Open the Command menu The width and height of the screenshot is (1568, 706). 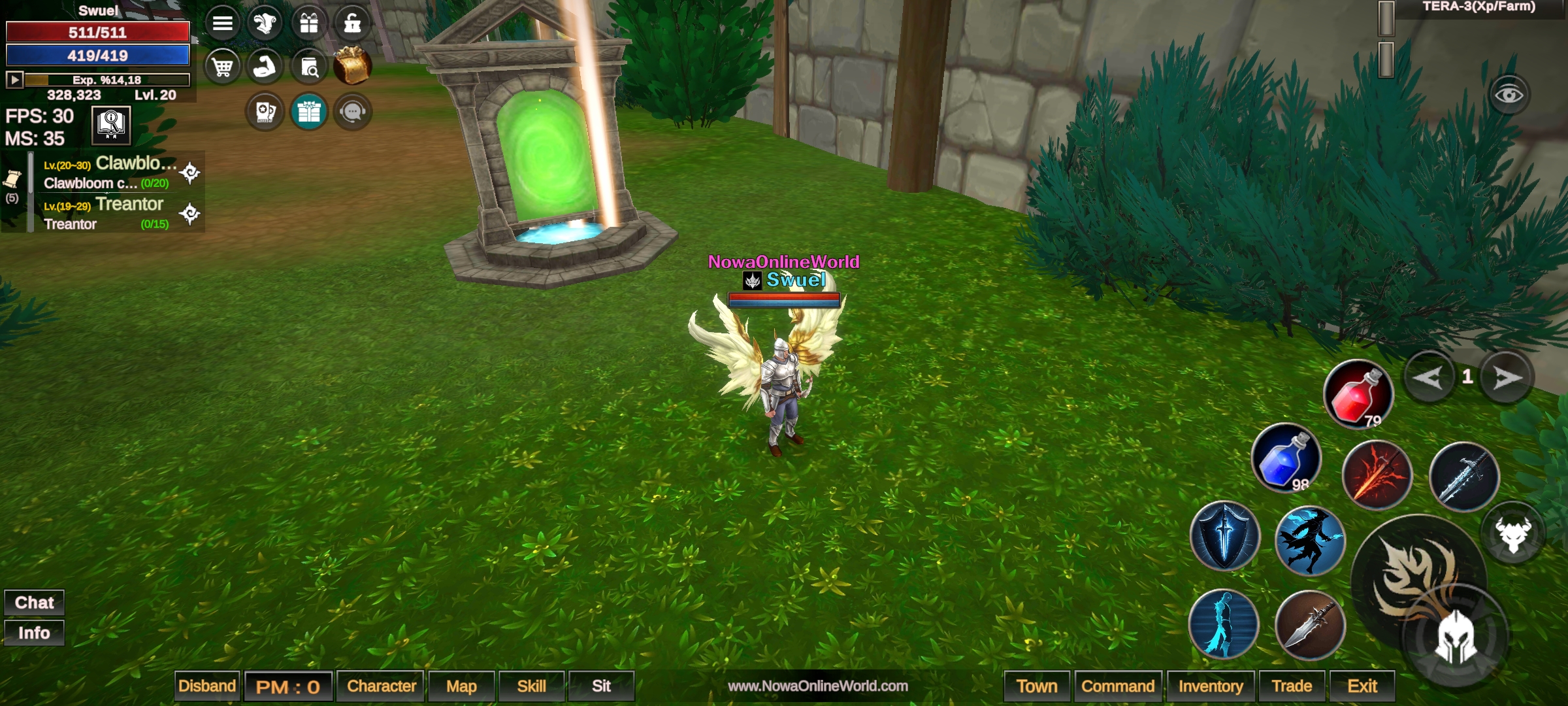click(1118, 686)
